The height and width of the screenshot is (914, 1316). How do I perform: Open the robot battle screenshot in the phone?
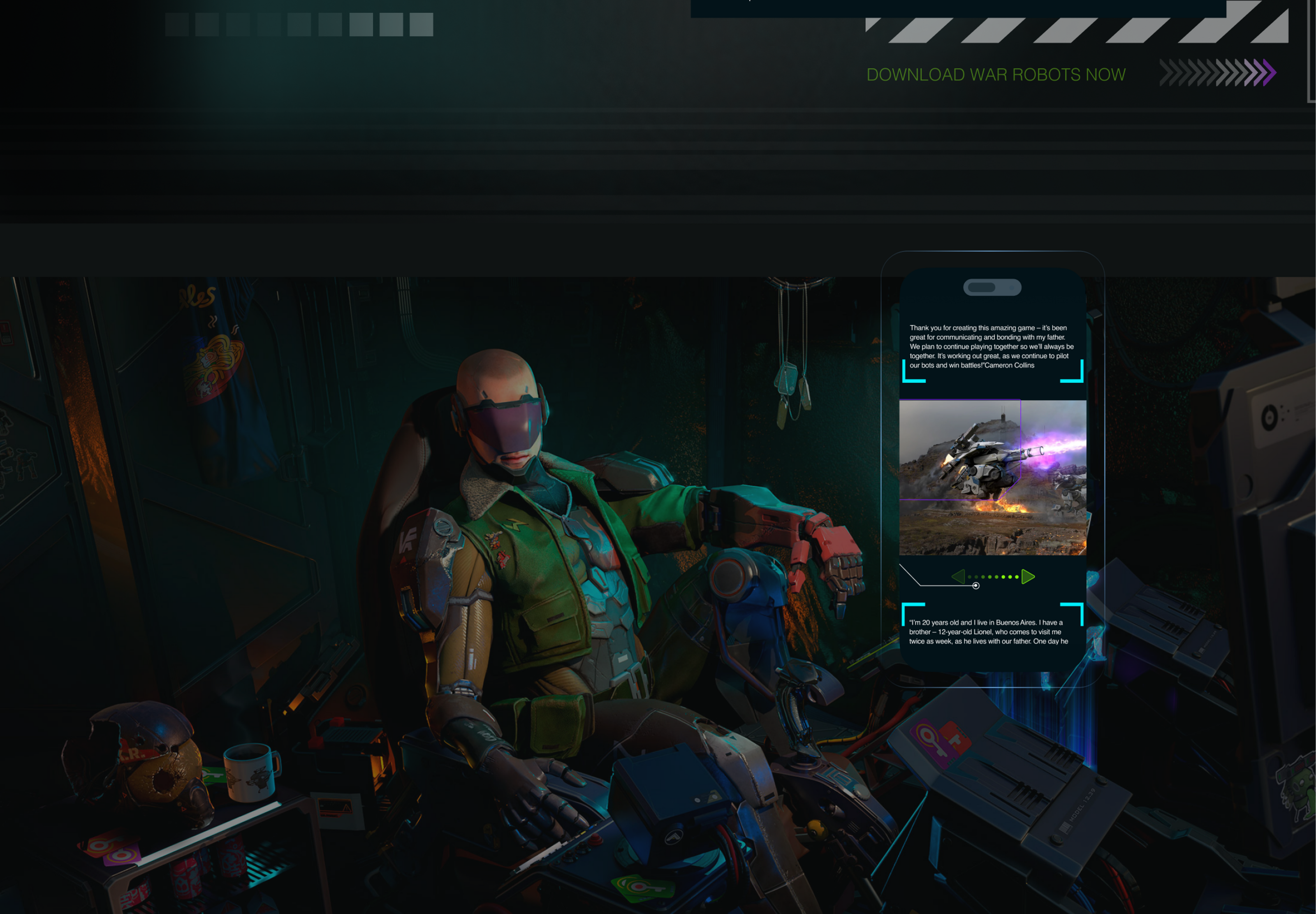993,477
